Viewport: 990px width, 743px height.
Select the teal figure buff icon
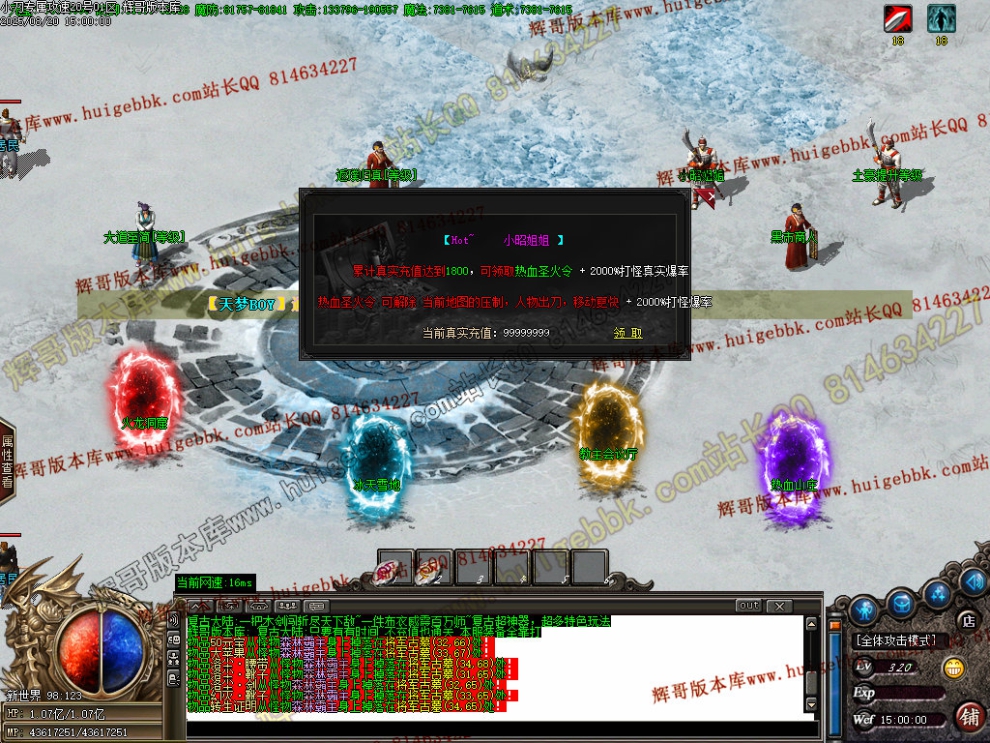click(x=941, y=18)
